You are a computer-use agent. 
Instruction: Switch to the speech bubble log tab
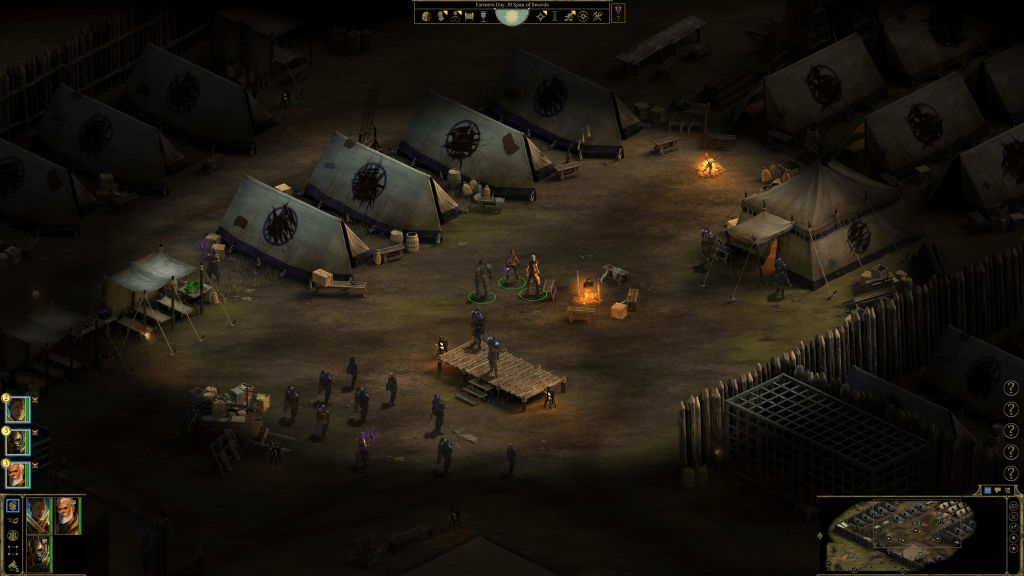point(997,490)
